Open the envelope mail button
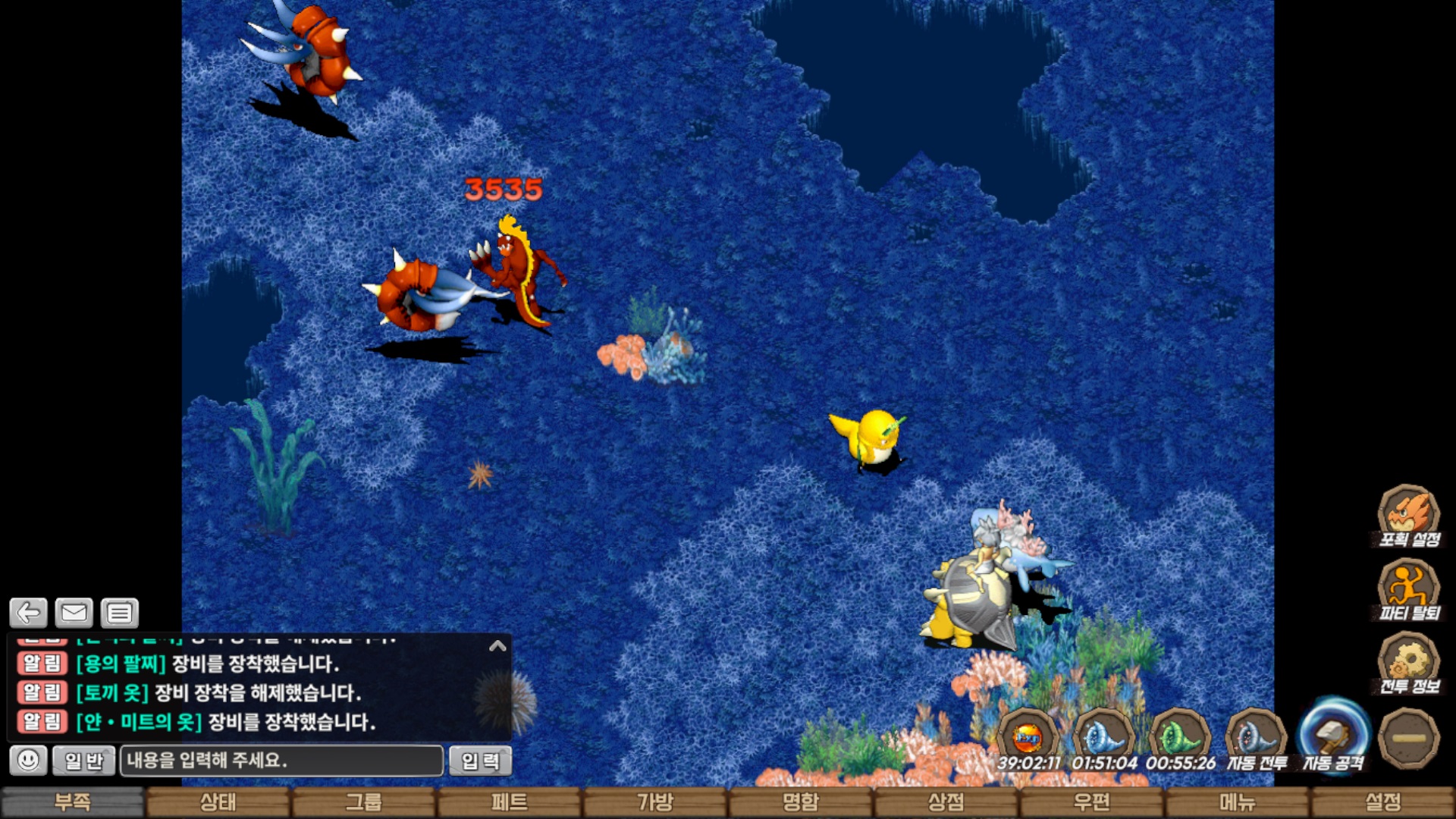This screenshot has width=1456, height=819. point(74,613)
